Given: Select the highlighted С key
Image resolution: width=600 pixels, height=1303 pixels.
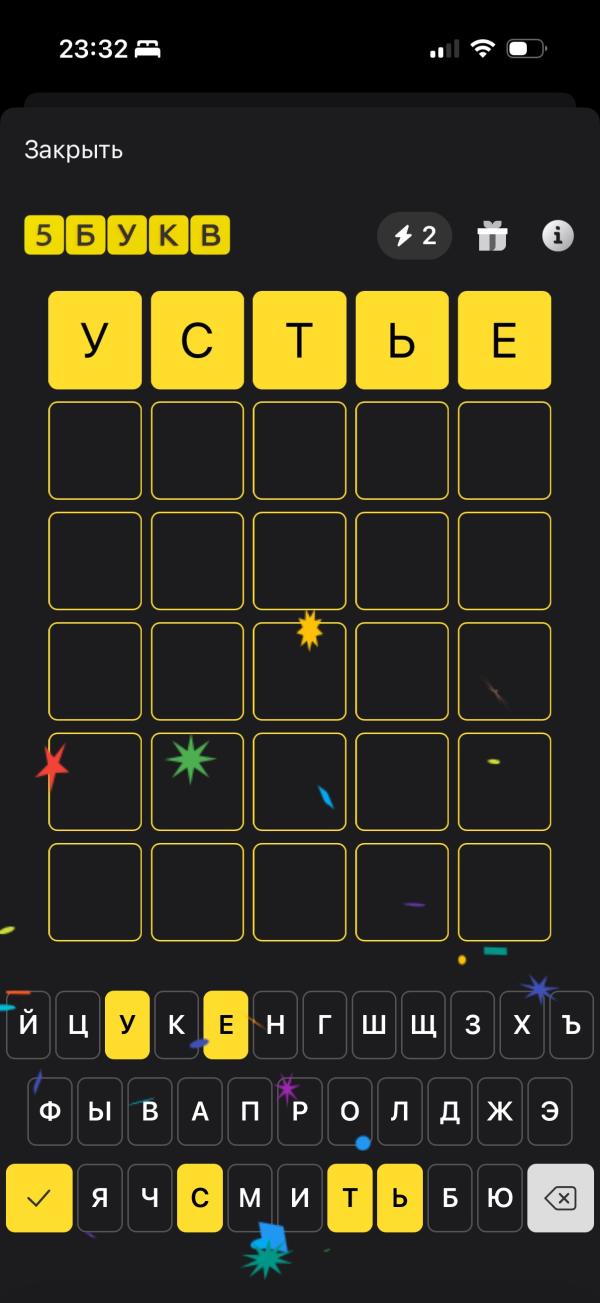Looking at the screenshot, I should pyautogui.click(x=200, y=1198).
